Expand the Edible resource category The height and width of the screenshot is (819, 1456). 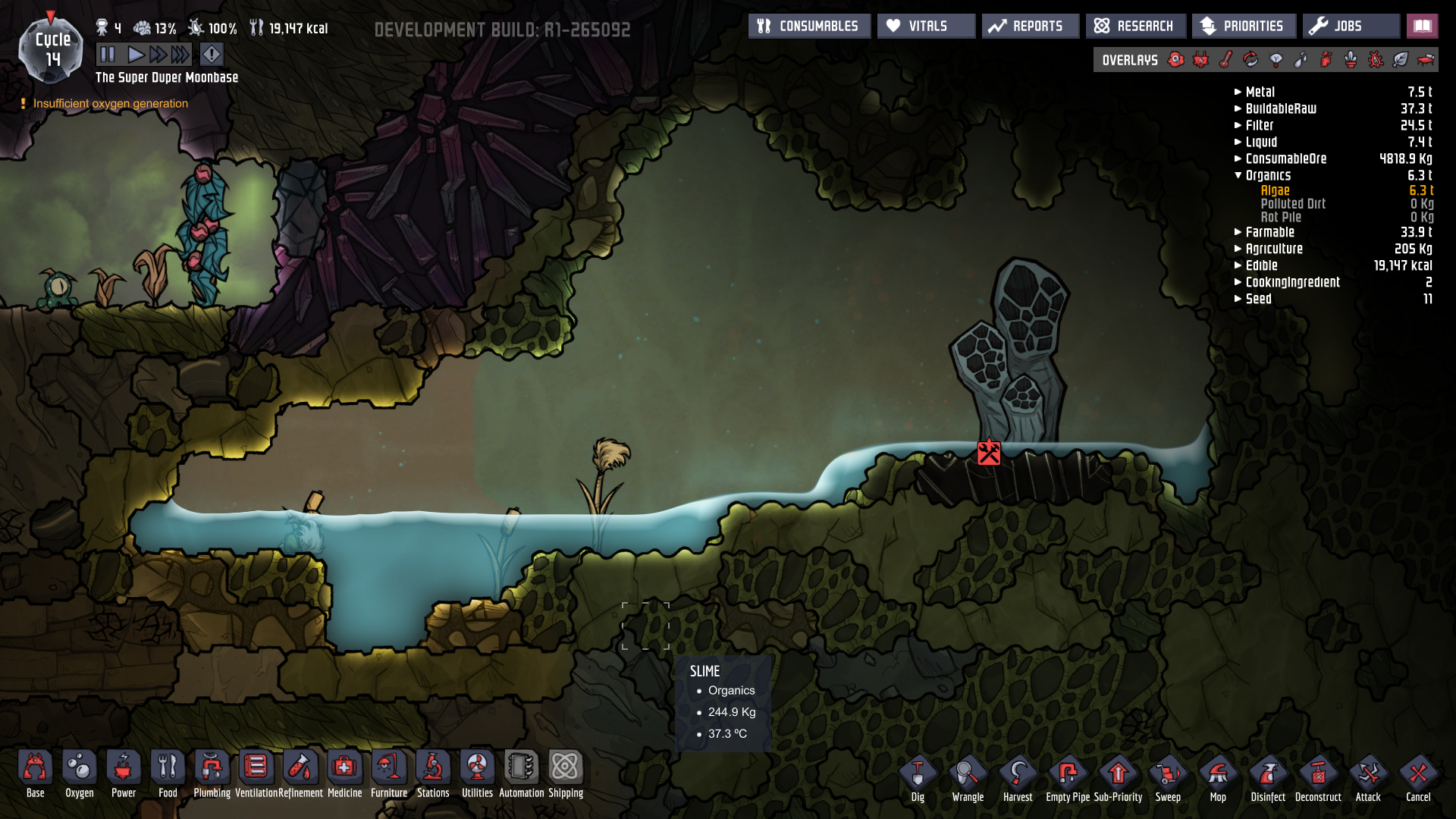point(1238,265)
